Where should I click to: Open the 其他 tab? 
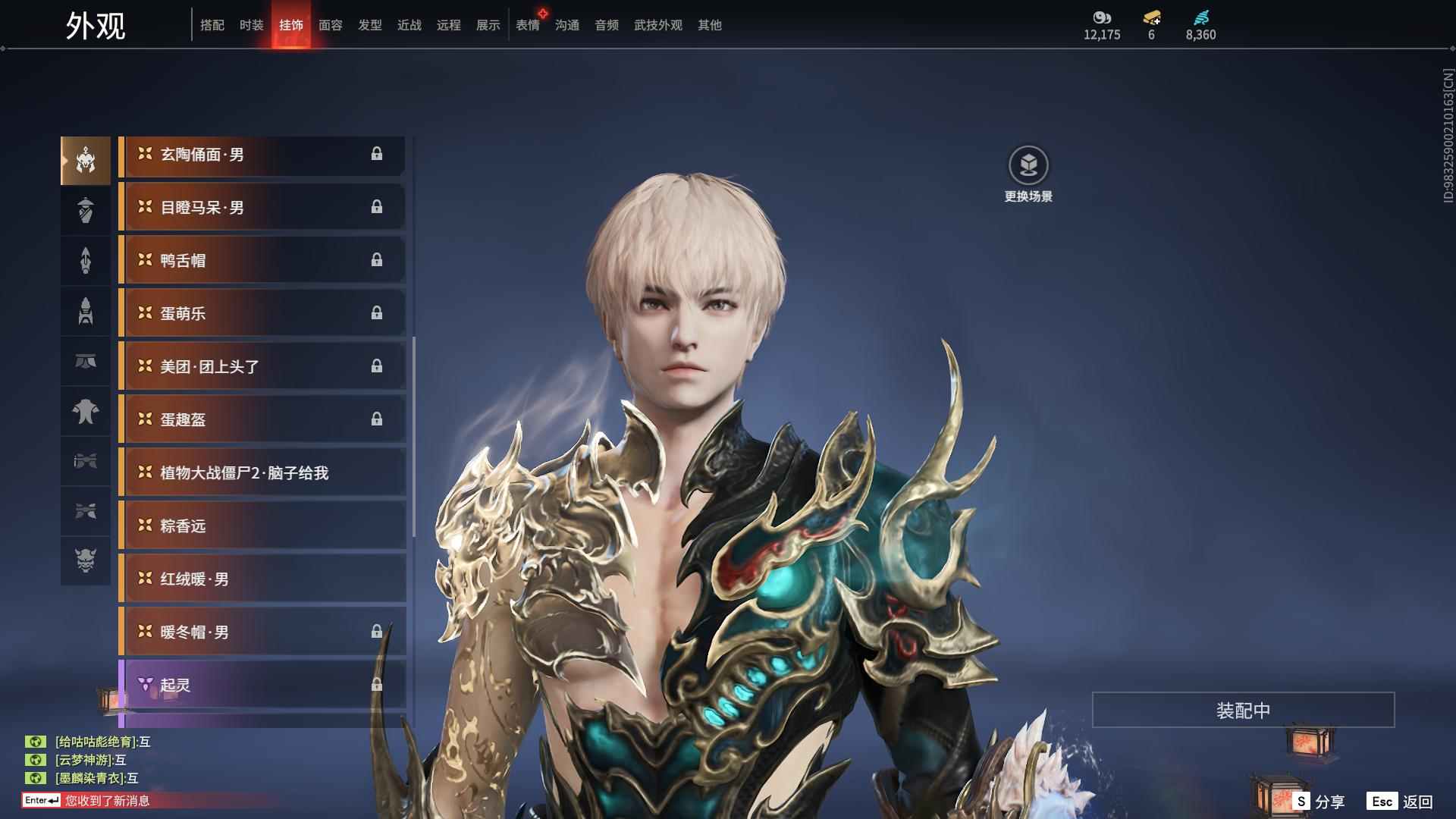(x=709, y=25)
